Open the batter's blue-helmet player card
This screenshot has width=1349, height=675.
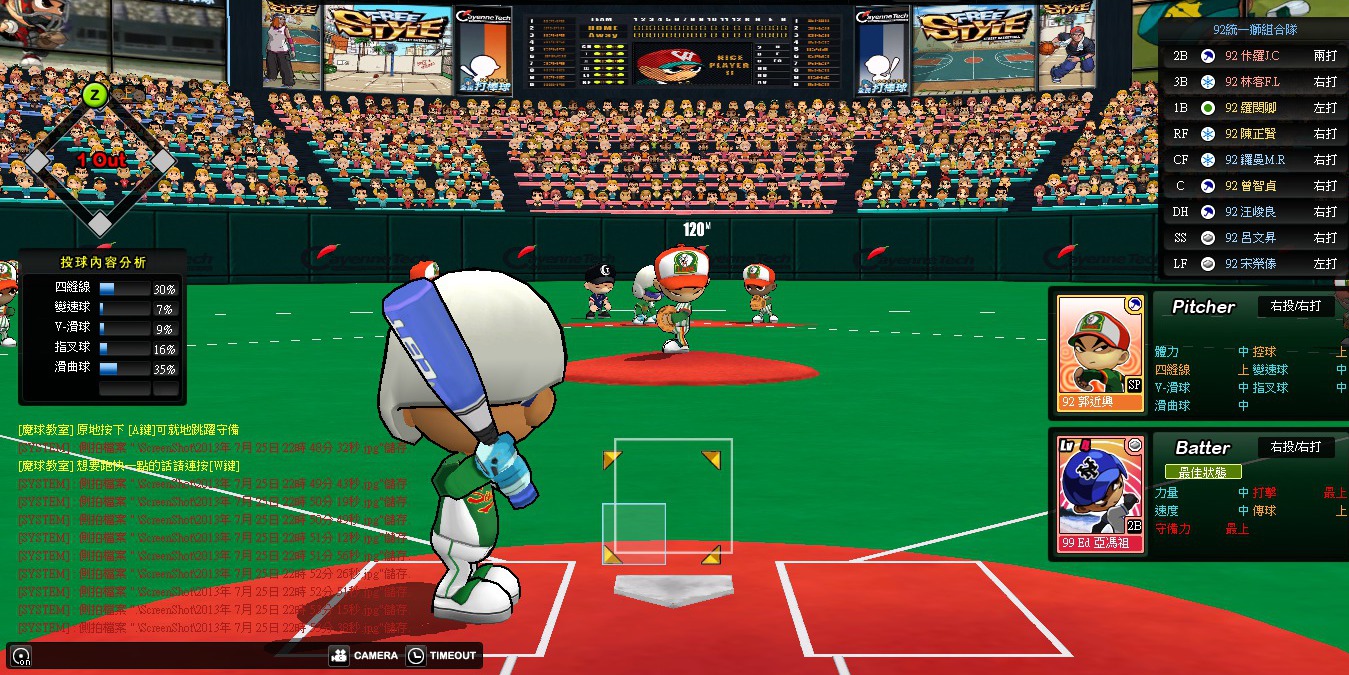pos(1100,494)
